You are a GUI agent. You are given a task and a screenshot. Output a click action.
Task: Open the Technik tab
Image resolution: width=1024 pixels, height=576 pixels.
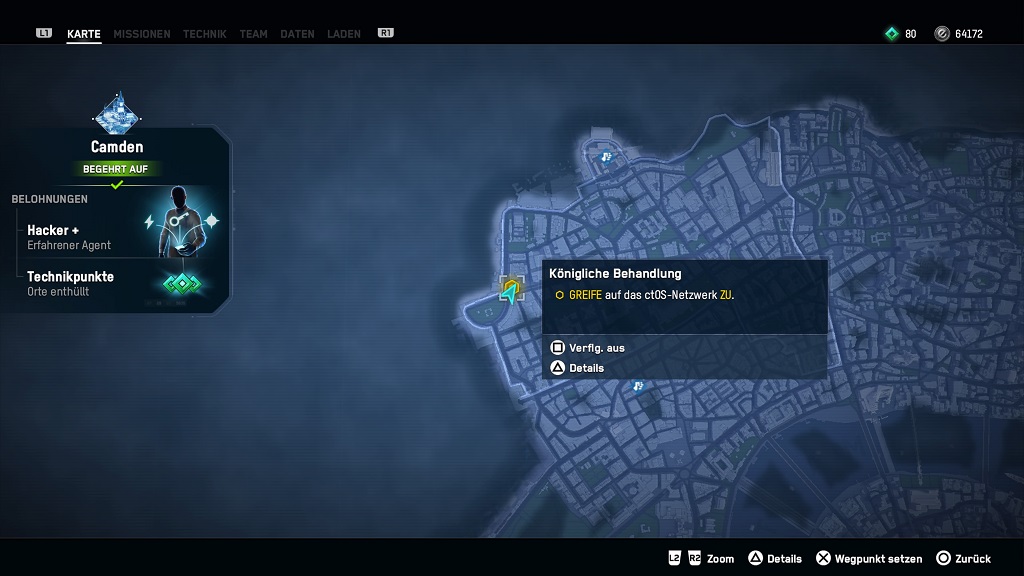pos(204,34)
